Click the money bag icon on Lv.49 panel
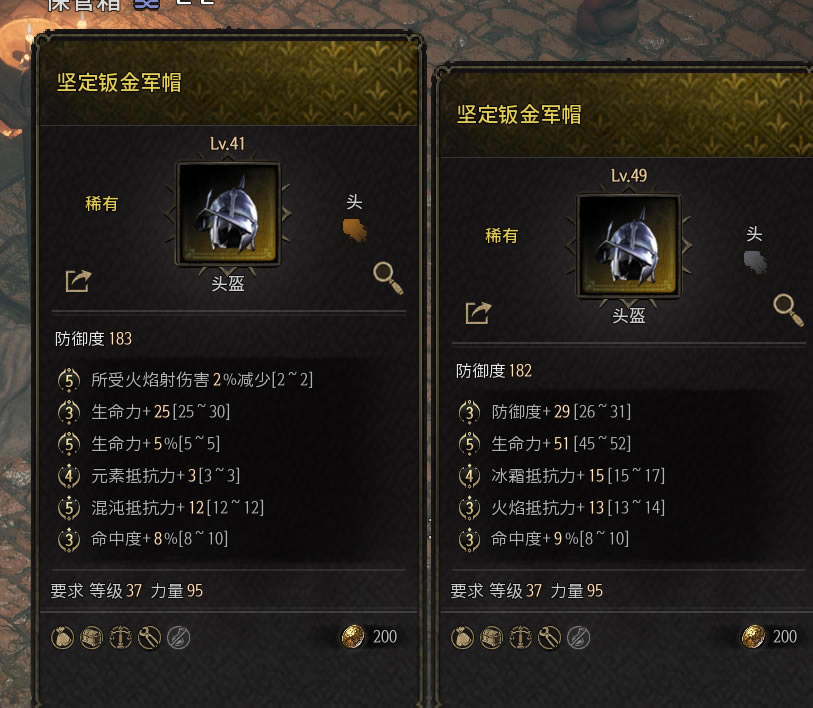 464,637
